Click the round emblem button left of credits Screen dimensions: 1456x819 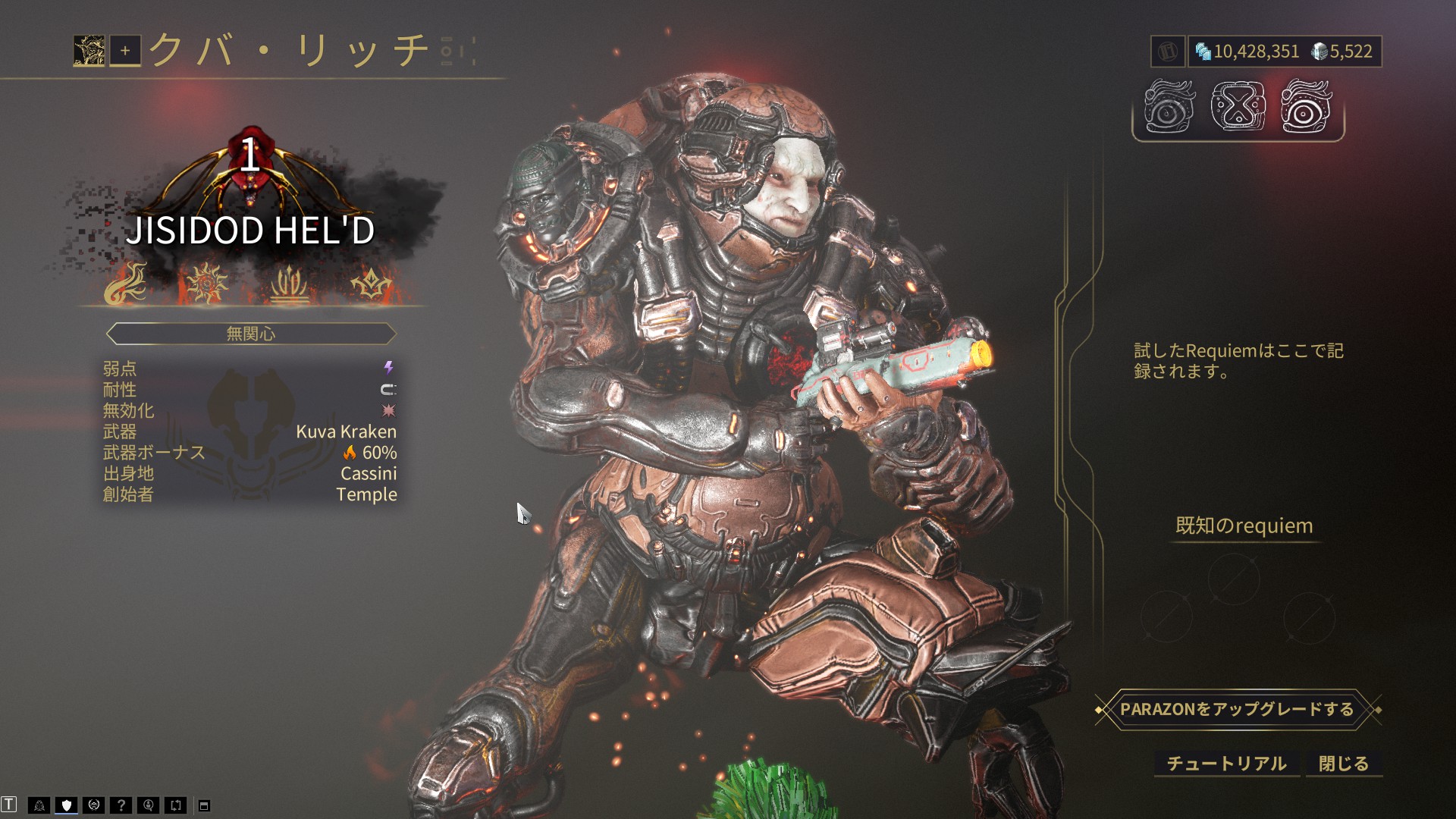tap(1168, 52)
